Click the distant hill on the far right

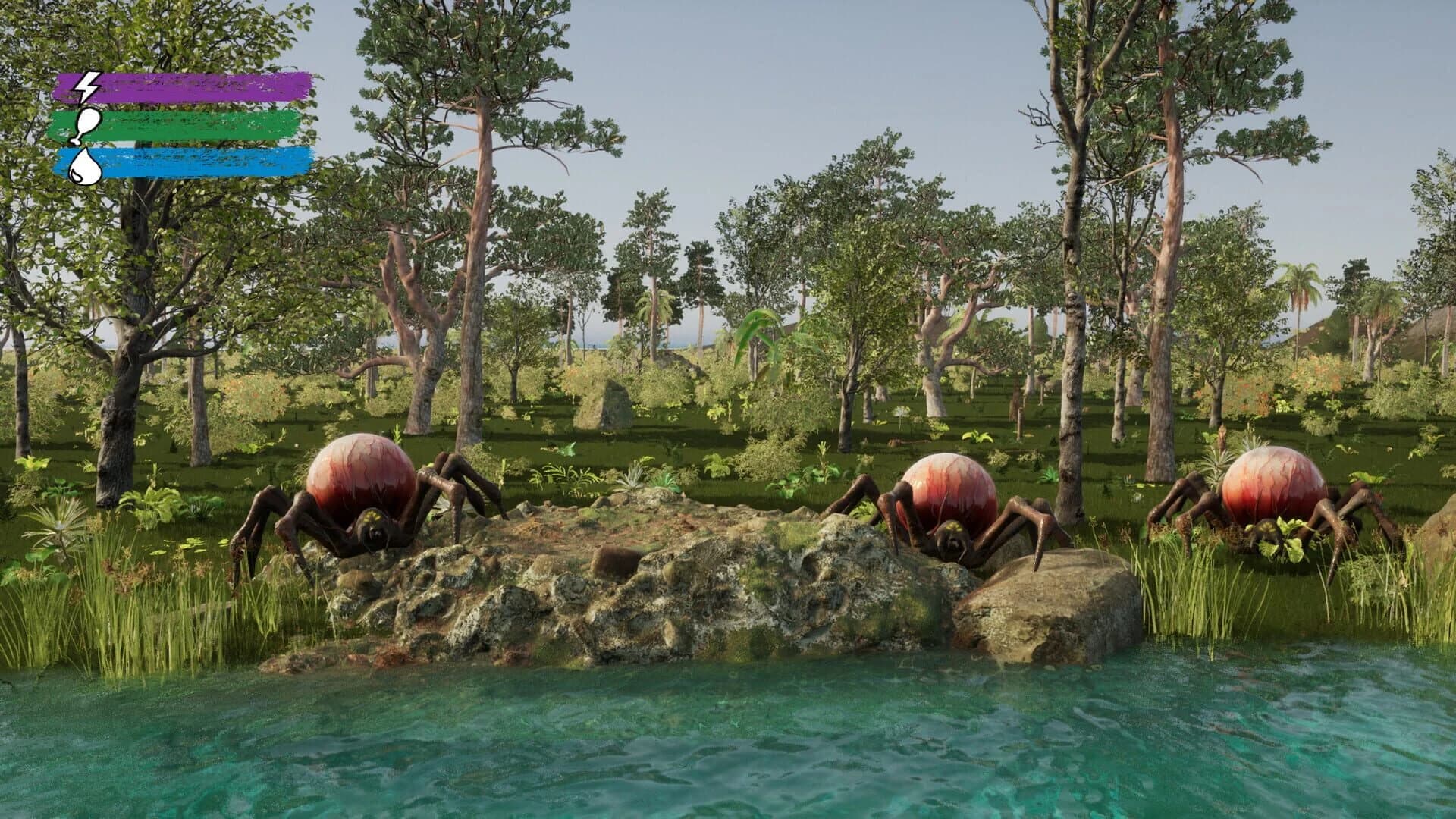coord(1418,334)
